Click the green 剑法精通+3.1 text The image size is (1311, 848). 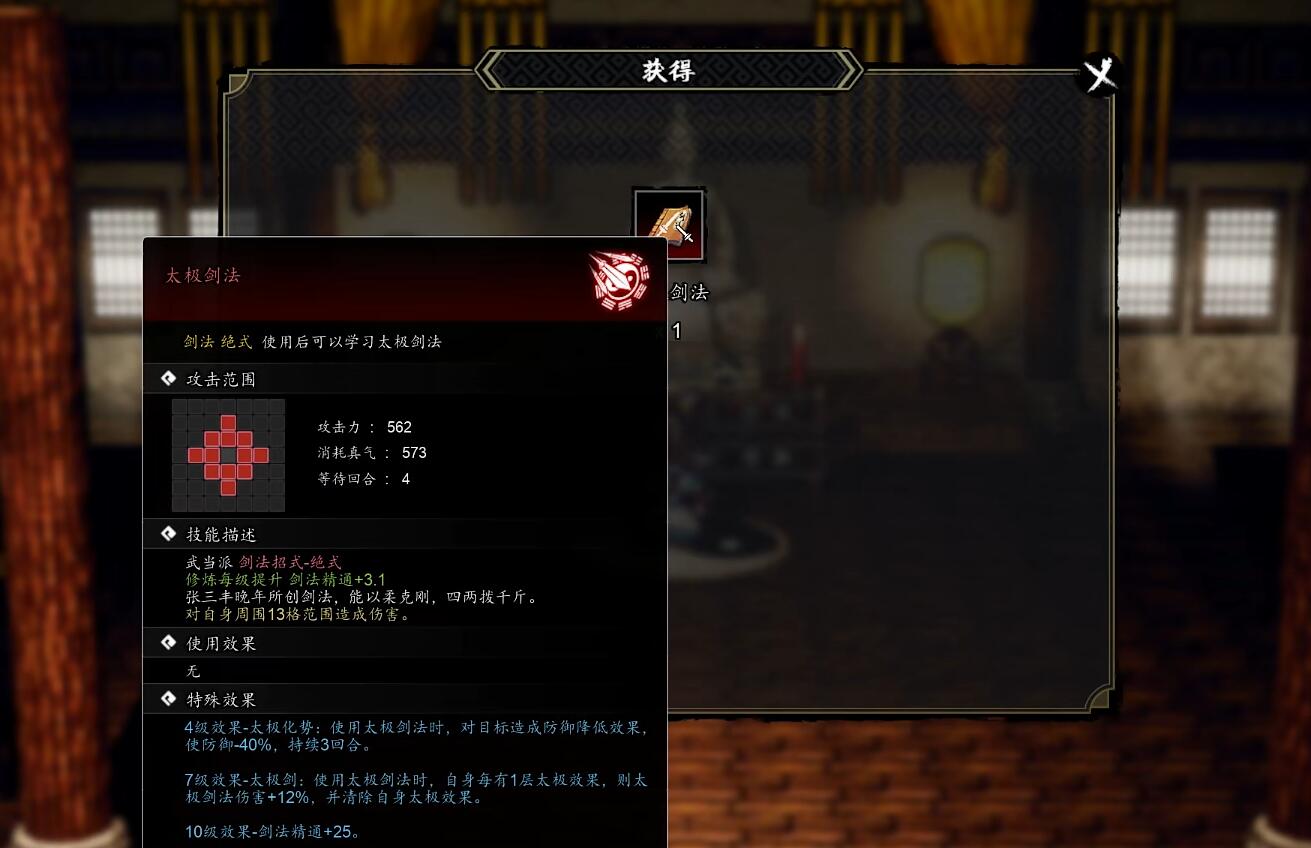click(x=337, y=579)
